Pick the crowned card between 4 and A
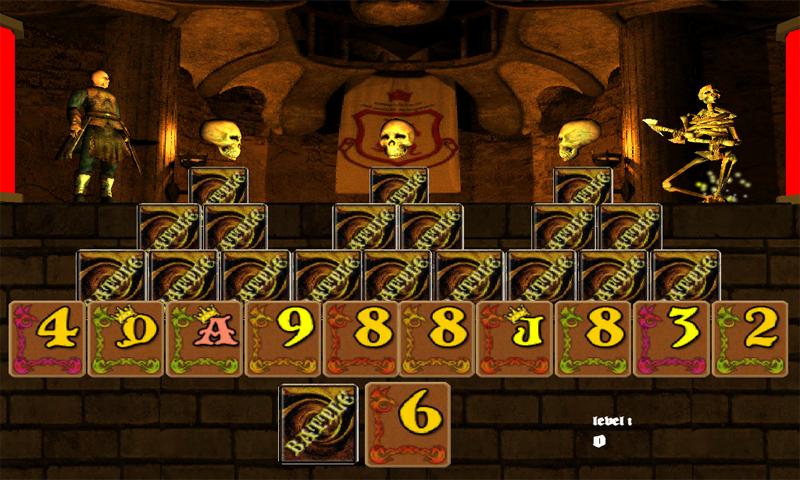Image resolution: width=800 pixels, height=480 pixels. click(x=126, y=338)
